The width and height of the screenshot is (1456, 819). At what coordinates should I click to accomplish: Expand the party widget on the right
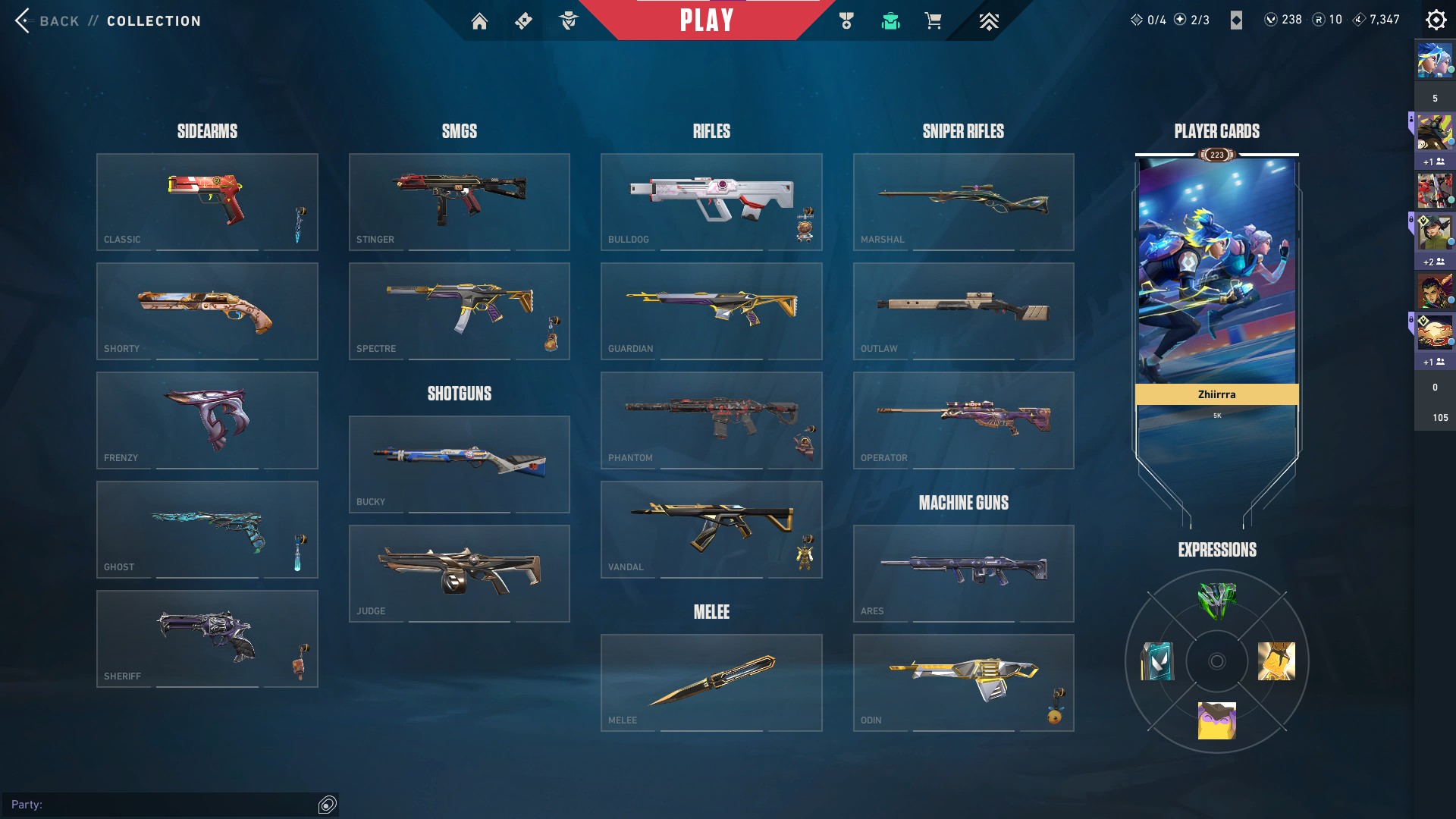pyautogui.click(x=1436, y=227)
